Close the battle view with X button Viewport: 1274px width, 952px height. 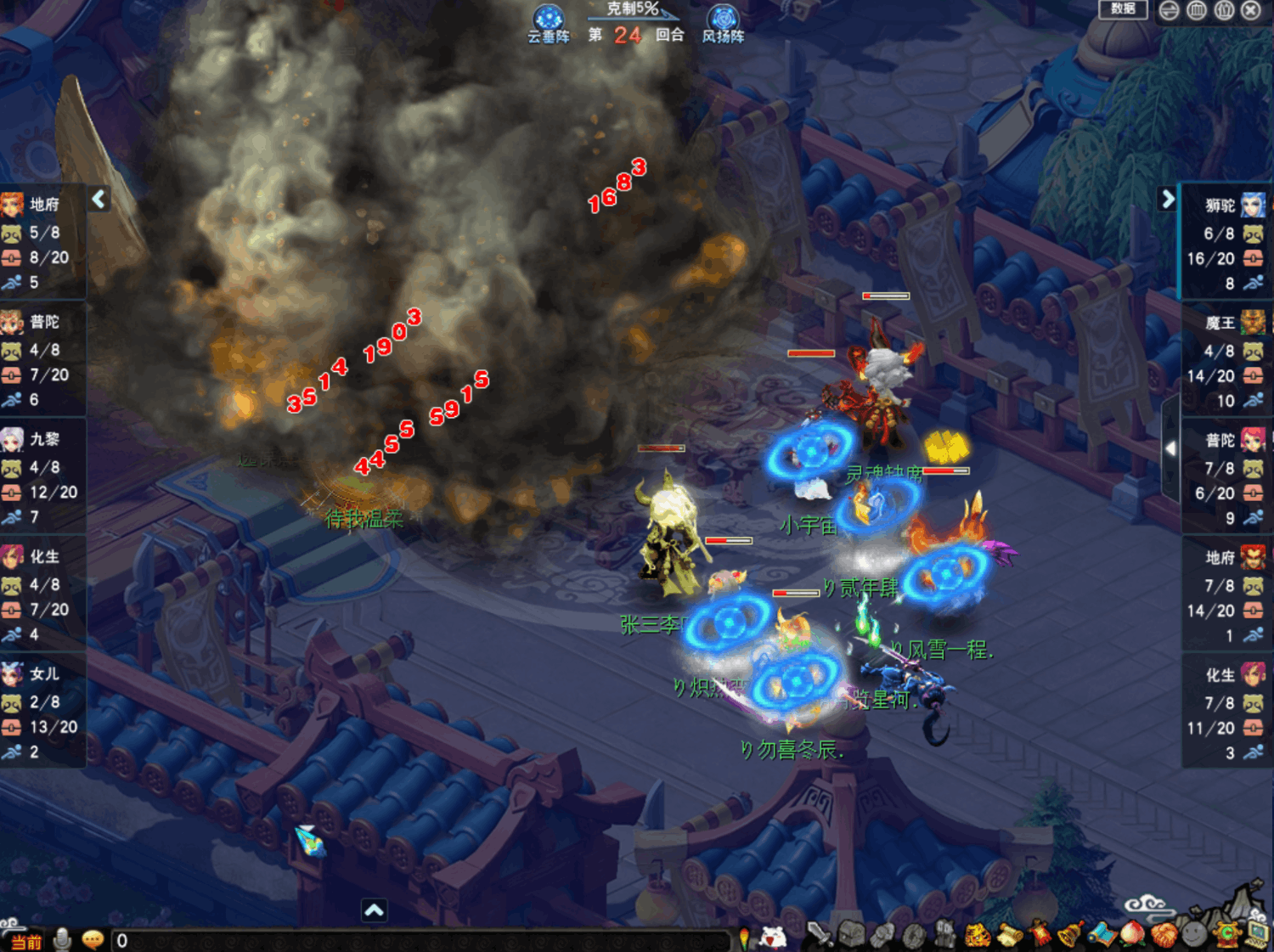(1251, 10)
